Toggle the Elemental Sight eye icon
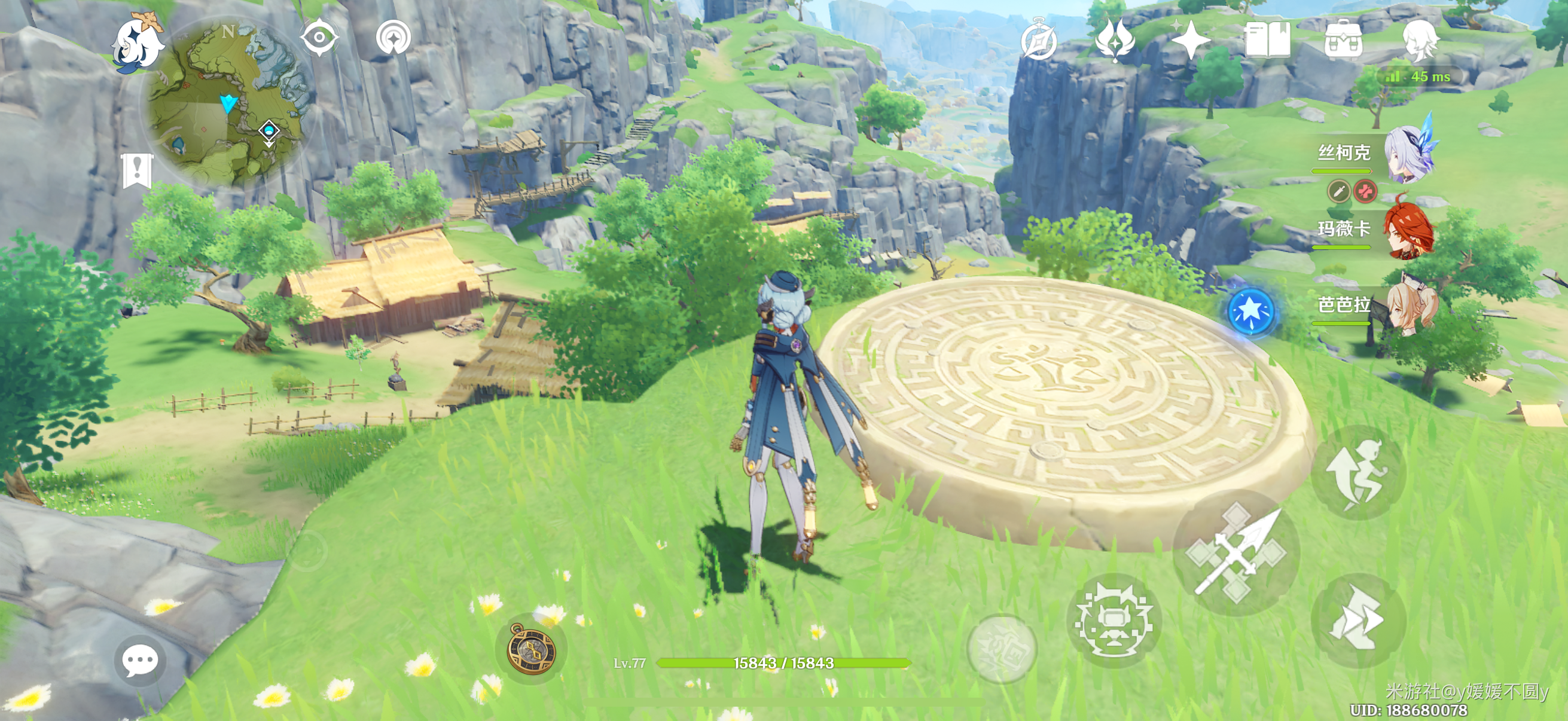 pos(319,38)
